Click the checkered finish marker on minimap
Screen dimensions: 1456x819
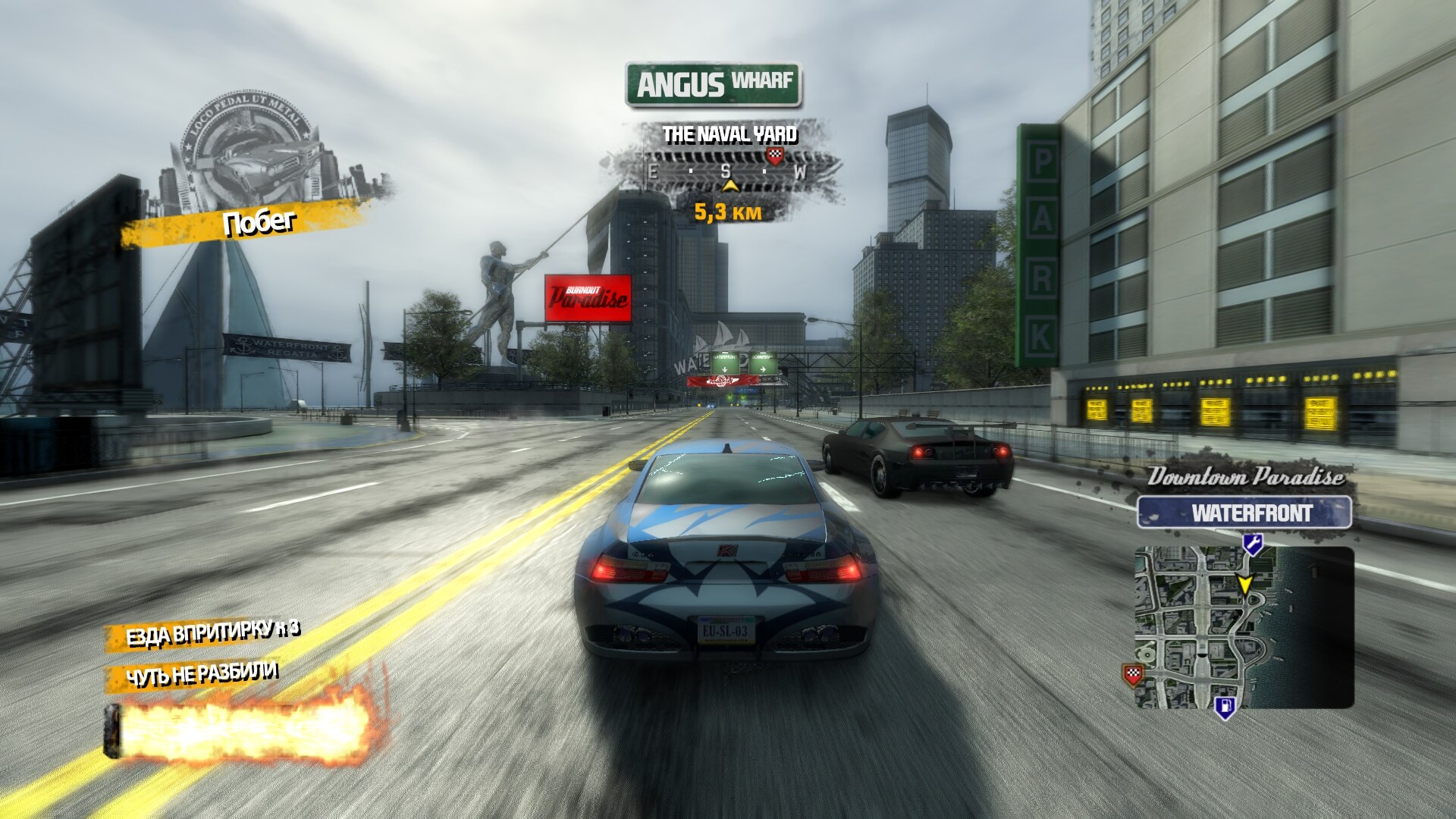pyautogui.click(x=1132, y=674)
